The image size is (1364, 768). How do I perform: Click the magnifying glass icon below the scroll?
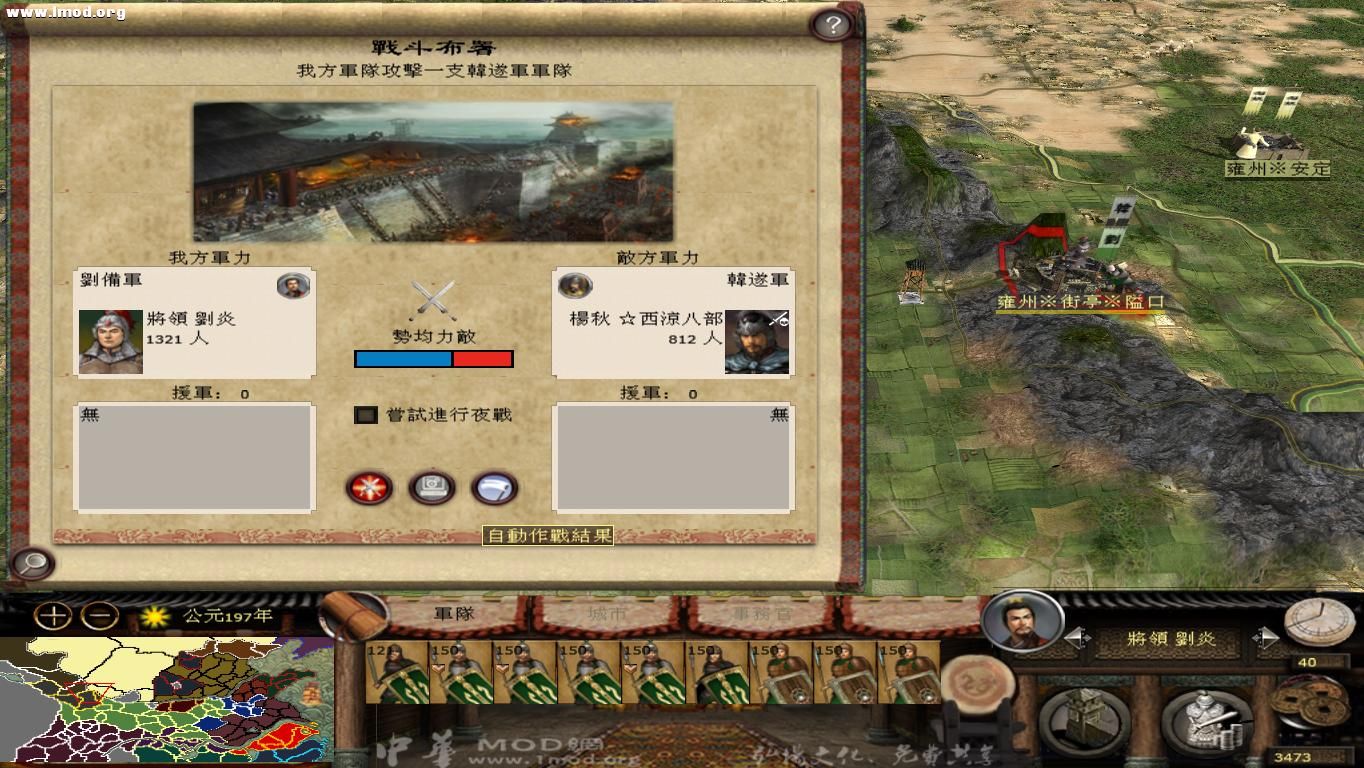(34, 565)
